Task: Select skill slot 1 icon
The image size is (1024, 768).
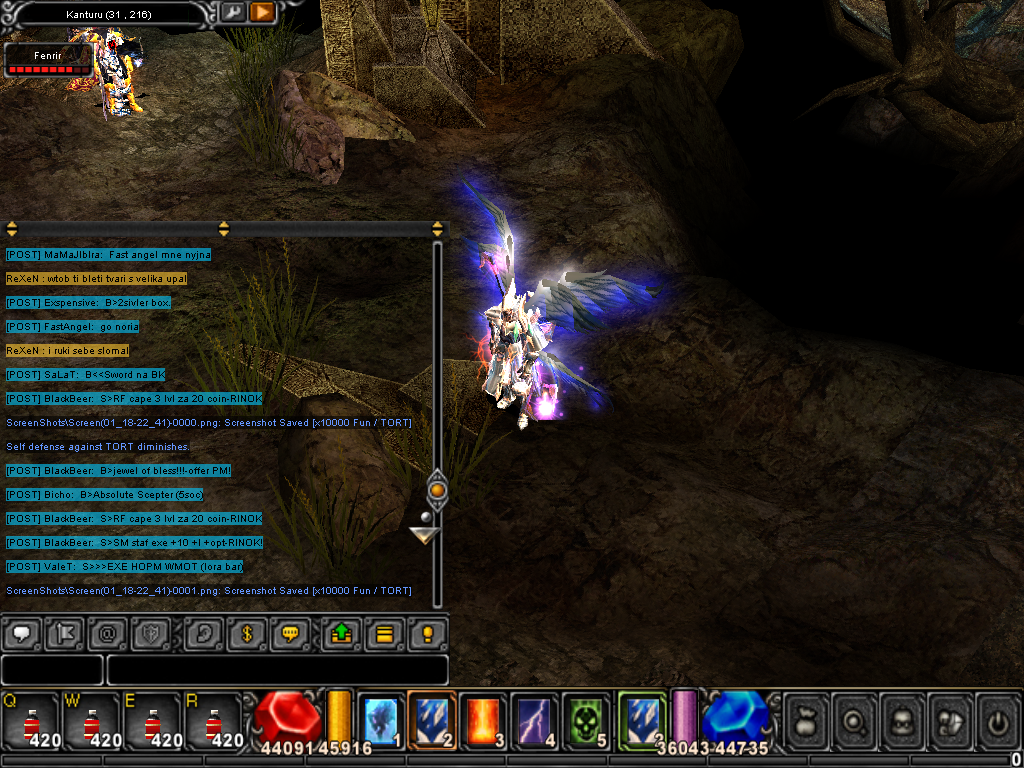Action: [381, 720]
